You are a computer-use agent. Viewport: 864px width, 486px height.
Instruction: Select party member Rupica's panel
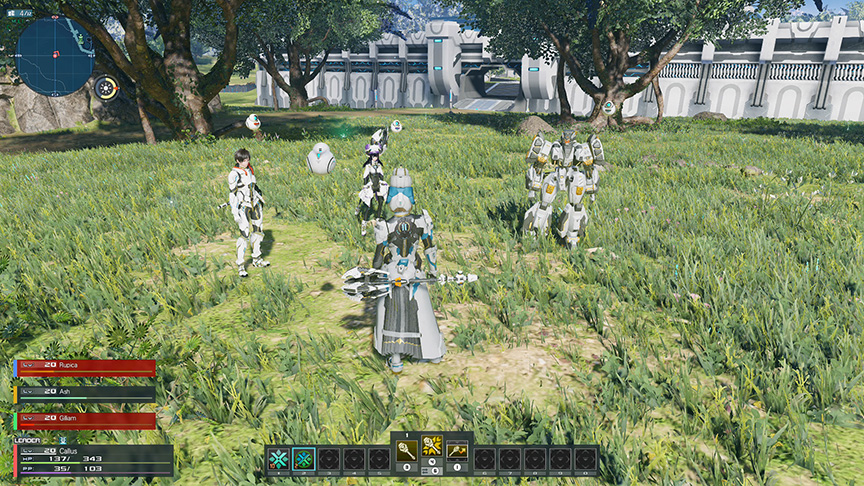pyautogui.click(x=86, y=367)
